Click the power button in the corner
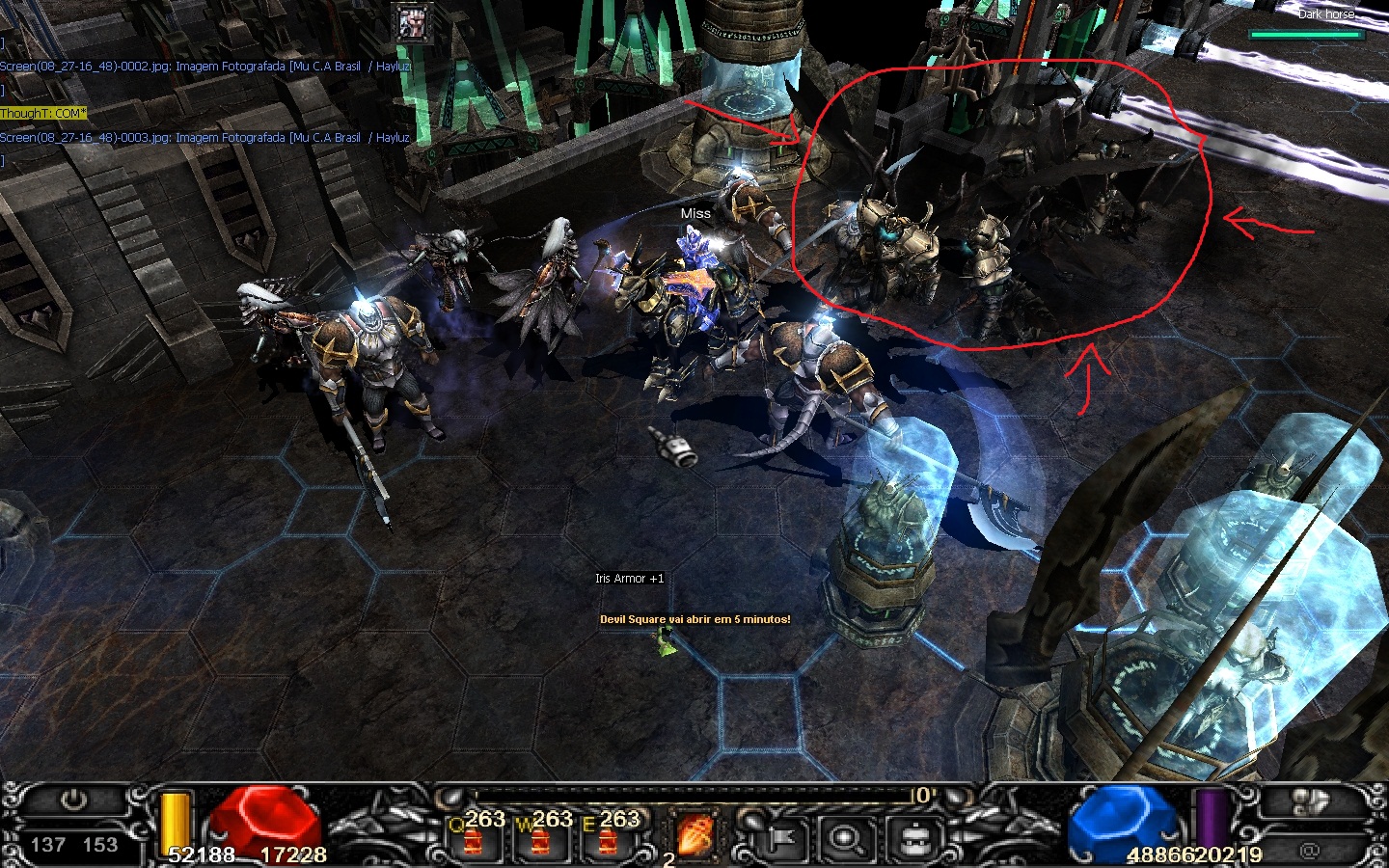This screenshot has width=1389, height=868. pyautogui.click(x=74, y=800)
